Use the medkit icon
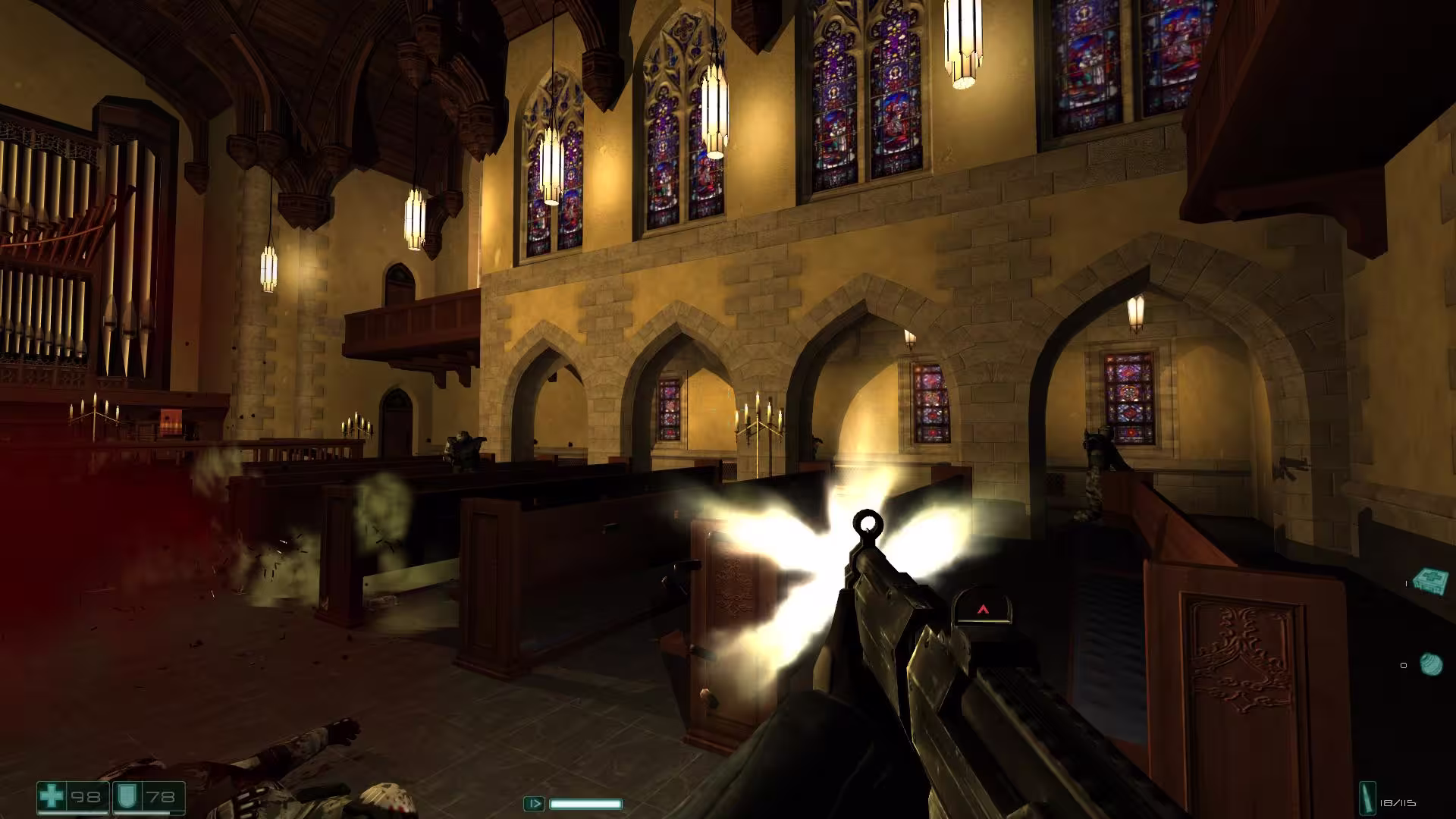This screenshot has width=1456, height=819. click(x=1431, y=582)
